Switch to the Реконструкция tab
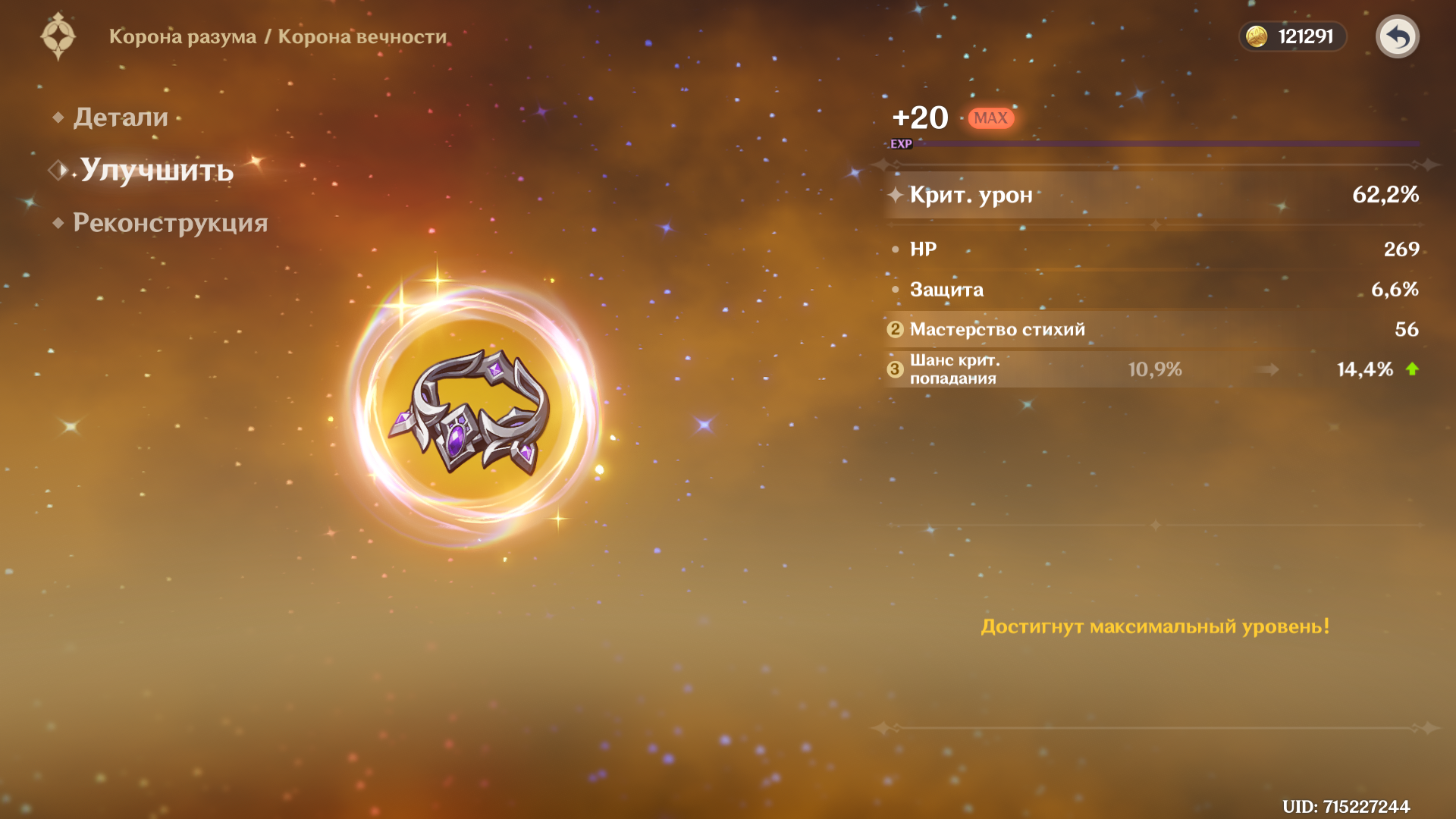Viewport: 1456px width, 819px height. tap(170, 223)
